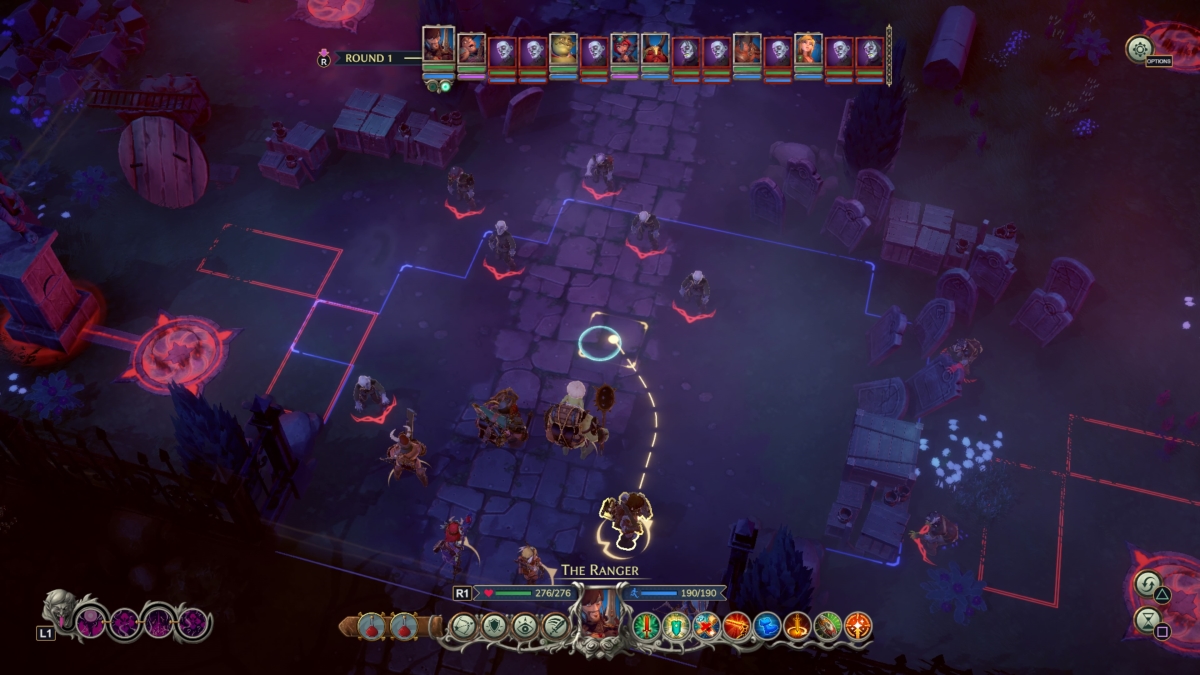End the turn with the hourglass button
Image resolution: width=1200 pixels, height=675 pixels.
[x=1147, y=620]
